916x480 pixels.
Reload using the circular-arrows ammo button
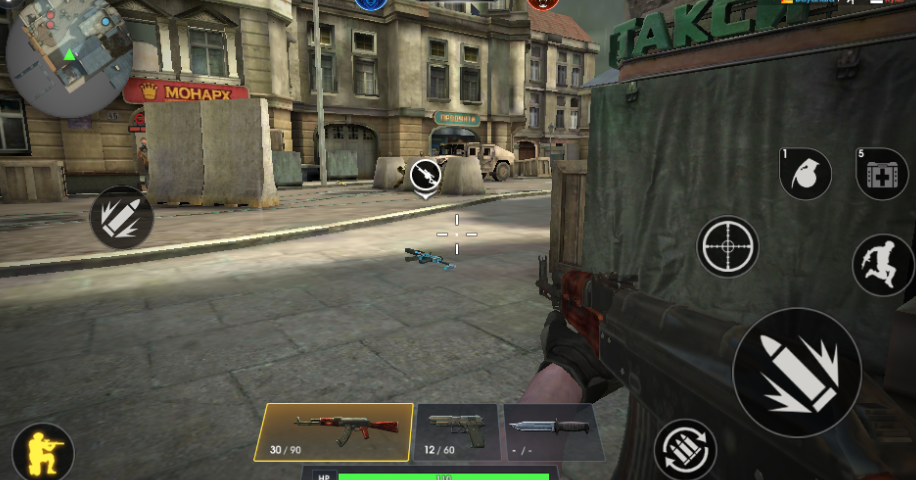[x=686, y=450]
